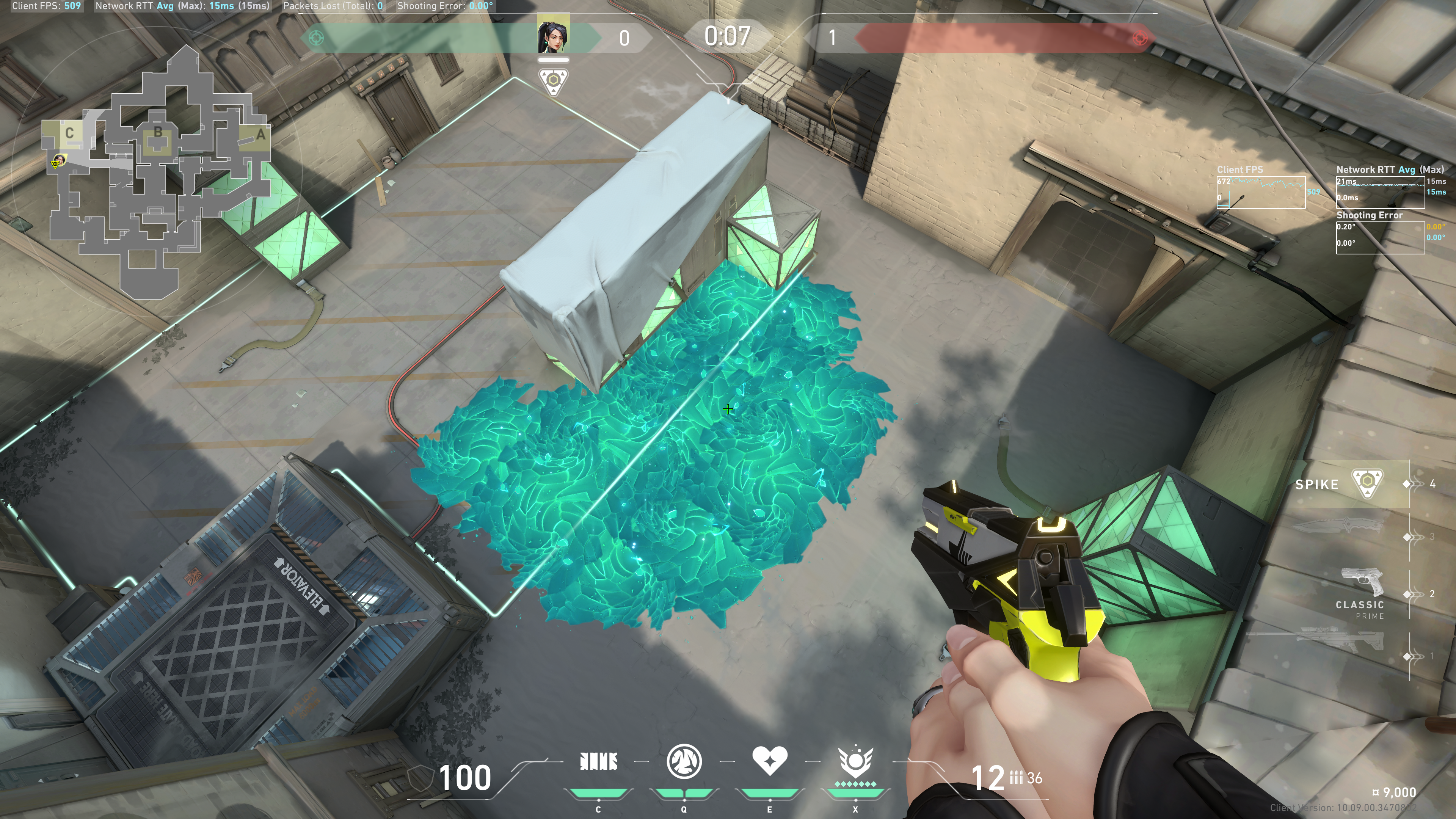Select the B site marker on the minimap
This screenshot has width=1456, height=819.
coord(158,132)
